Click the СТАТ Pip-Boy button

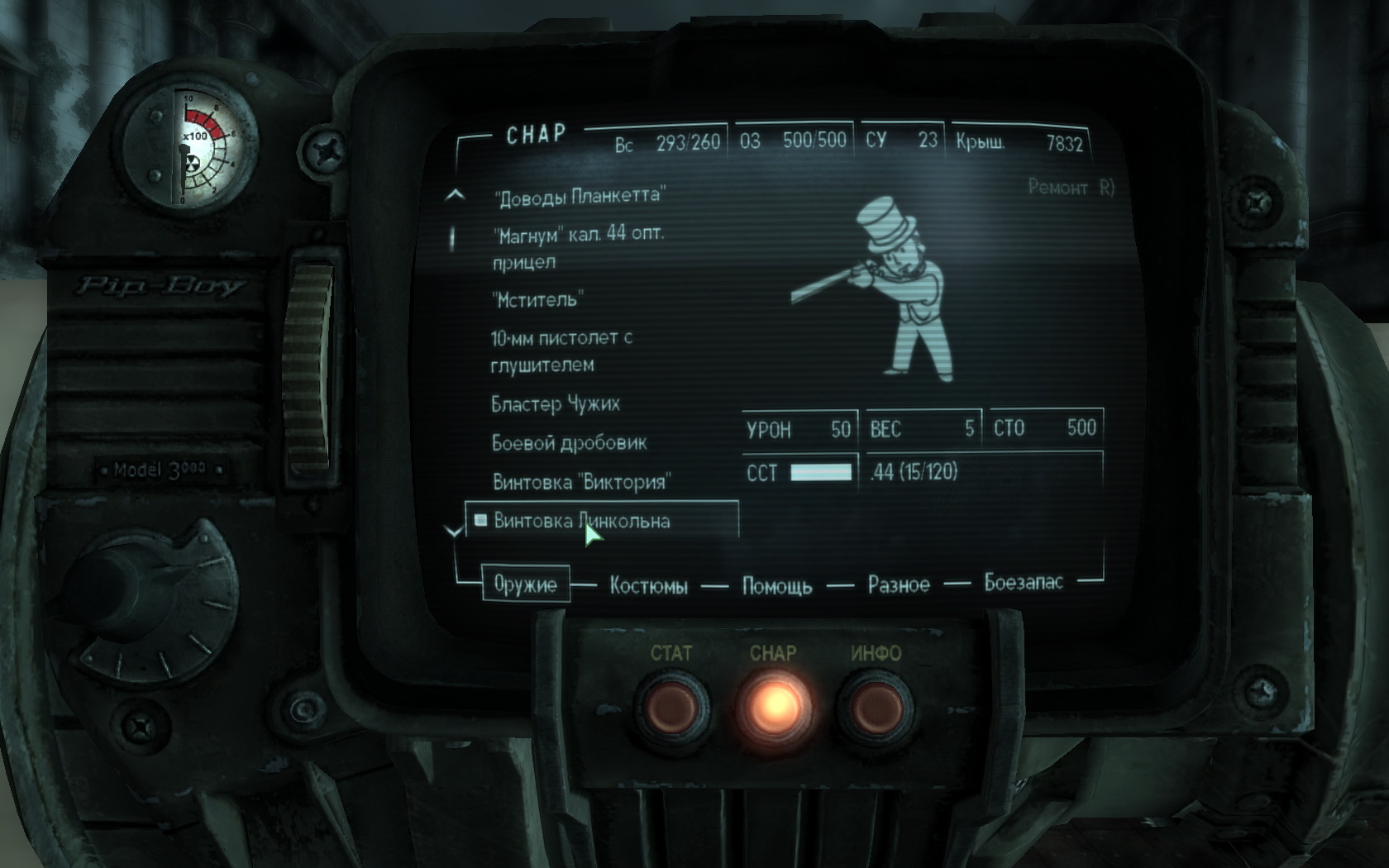pos(671,704)
